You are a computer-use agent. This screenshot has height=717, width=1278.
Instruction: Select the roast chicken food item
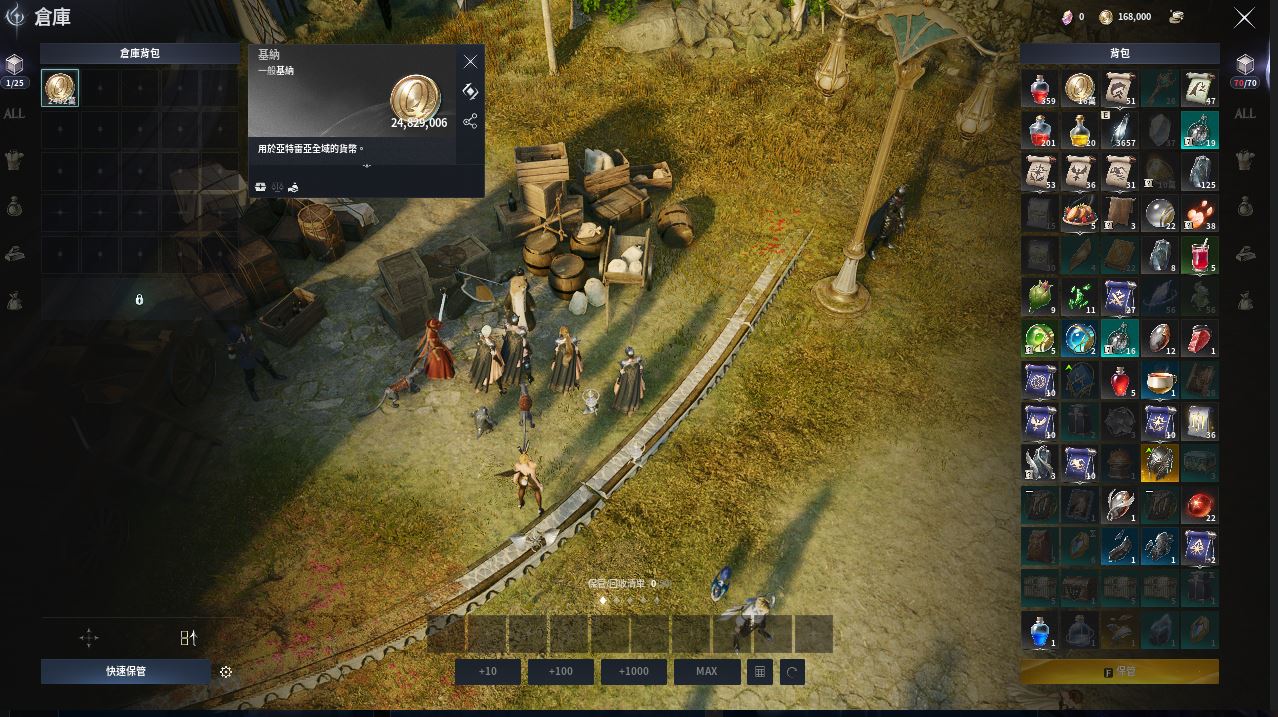(x=1080, y=213)
